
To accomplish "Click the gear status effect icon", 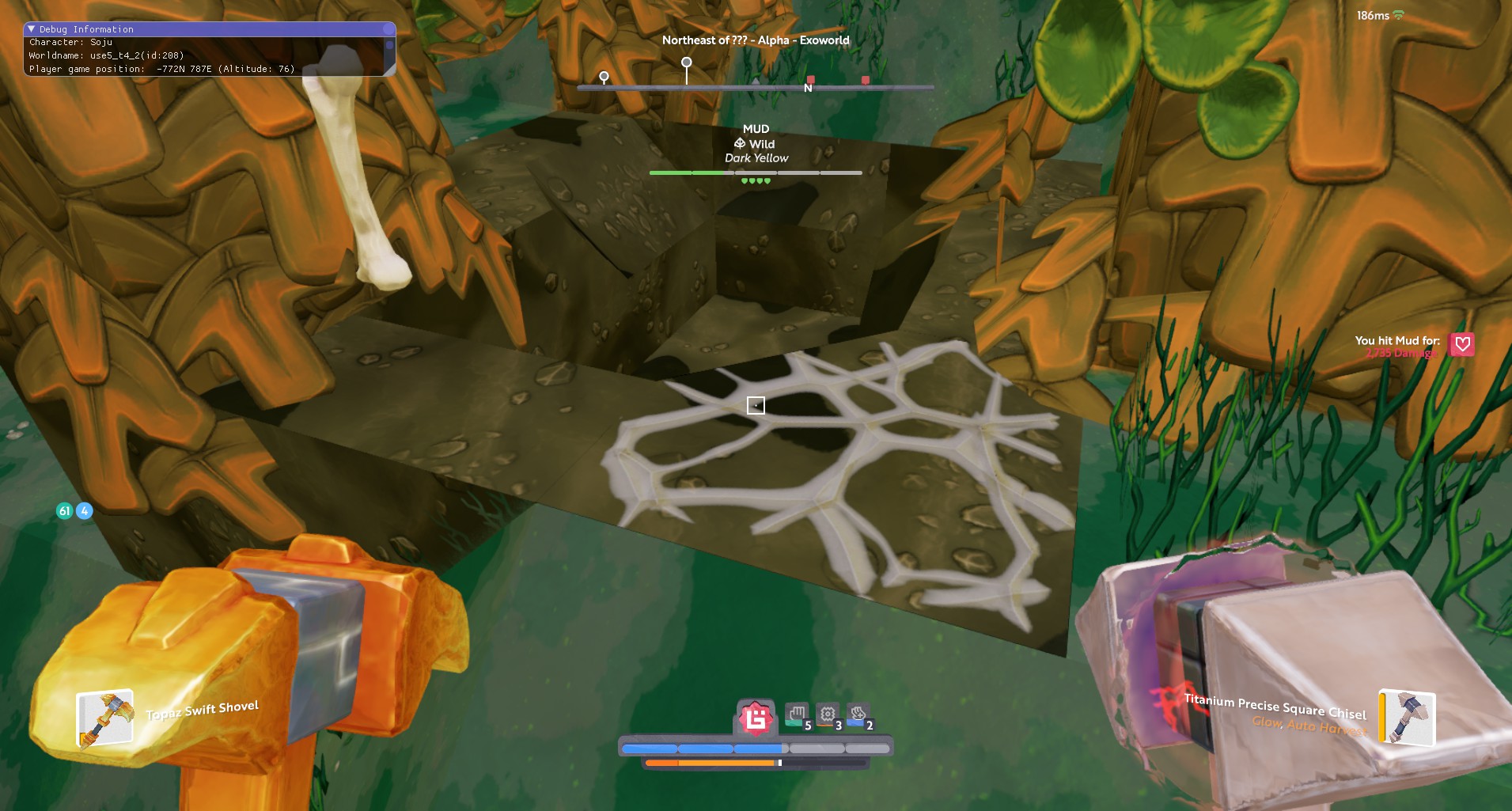I will pos(828,714).
